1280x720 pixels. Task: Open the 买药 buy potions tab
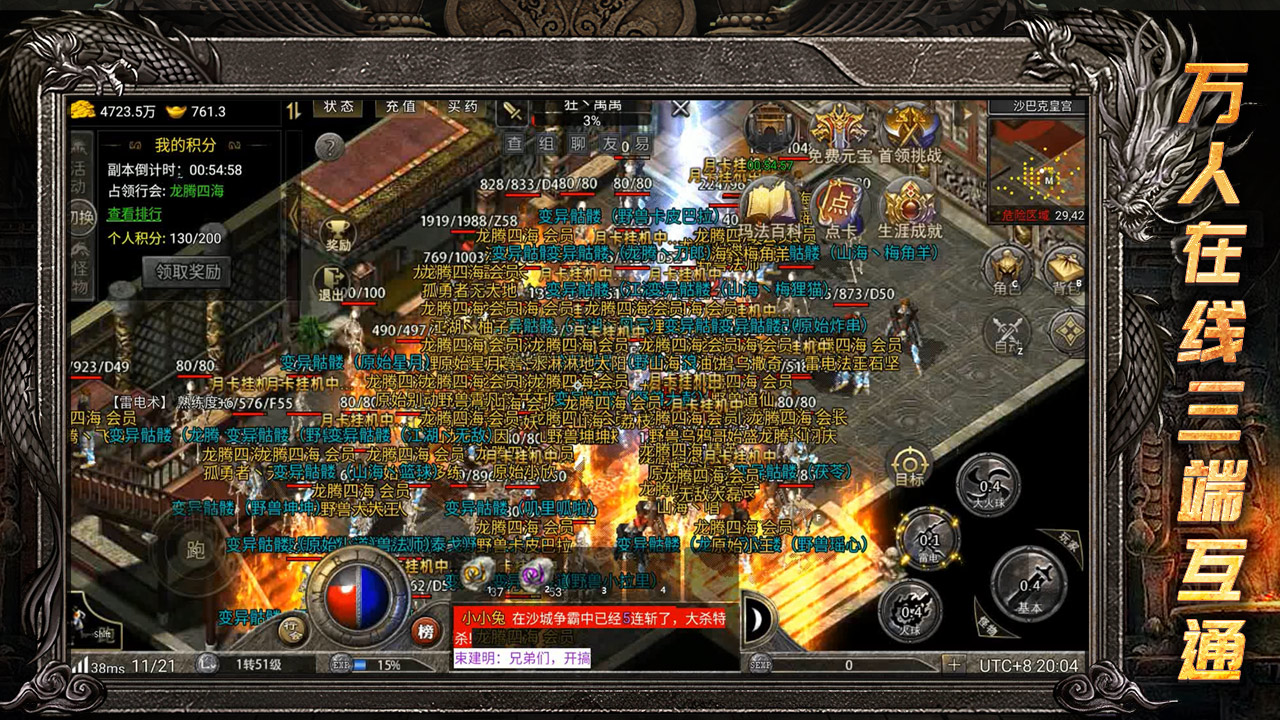(x=463, y=106)
